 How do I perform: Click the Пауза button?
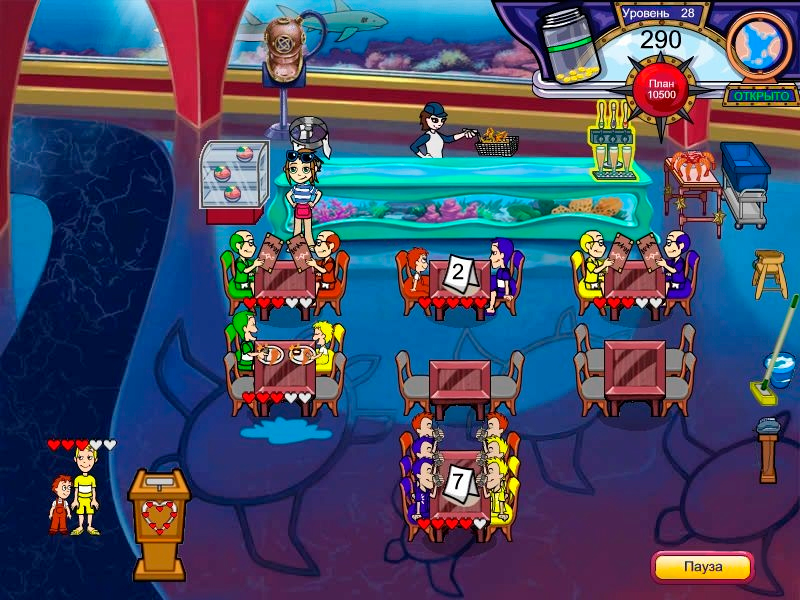702,566
